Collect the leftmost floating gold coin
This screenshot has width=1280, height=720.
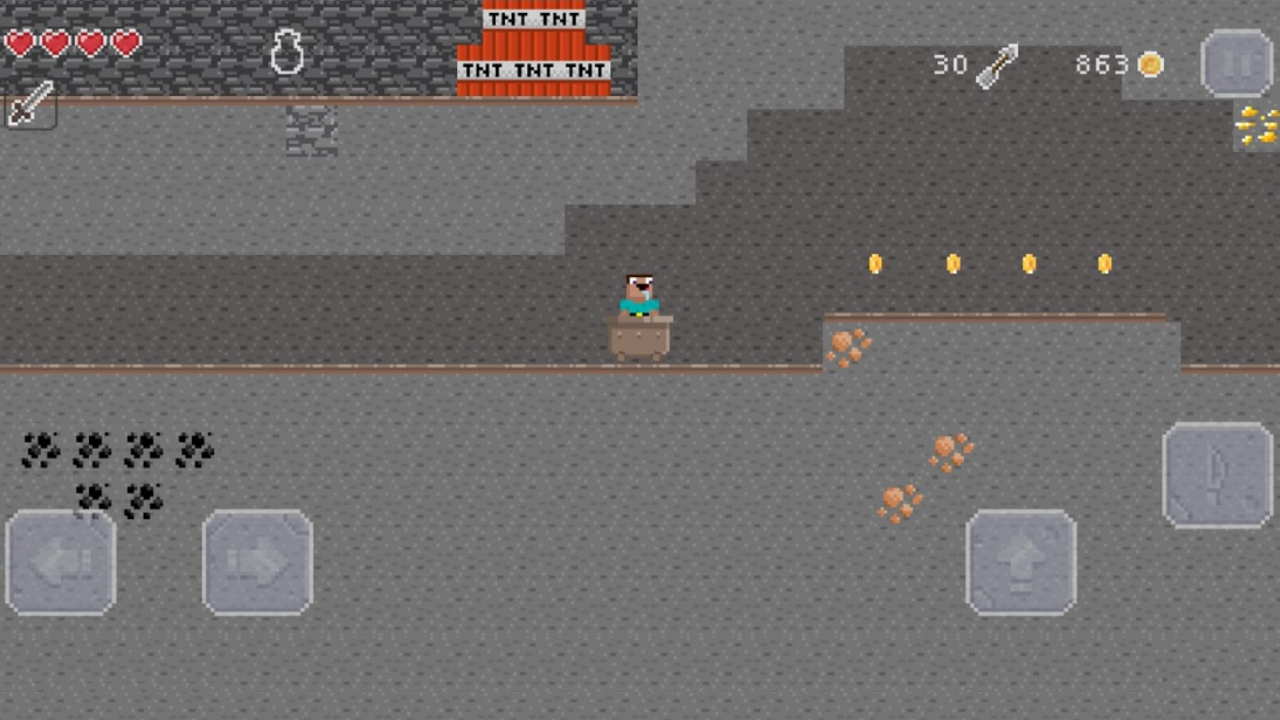[x=875, y=263]
